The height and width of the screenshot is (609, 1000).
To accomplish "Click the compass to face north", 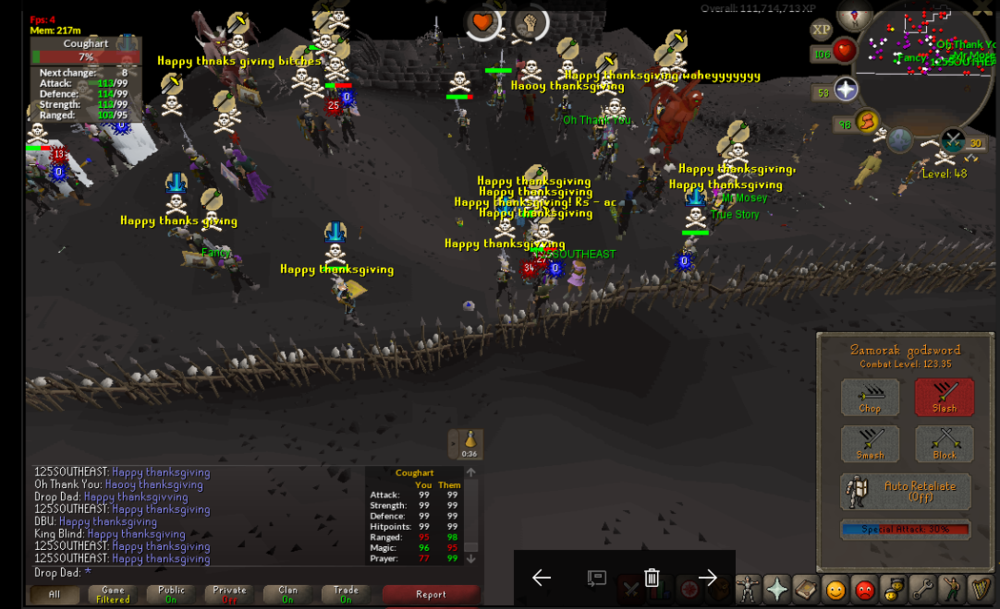I will pyautogui.click(x=853, y=14).
